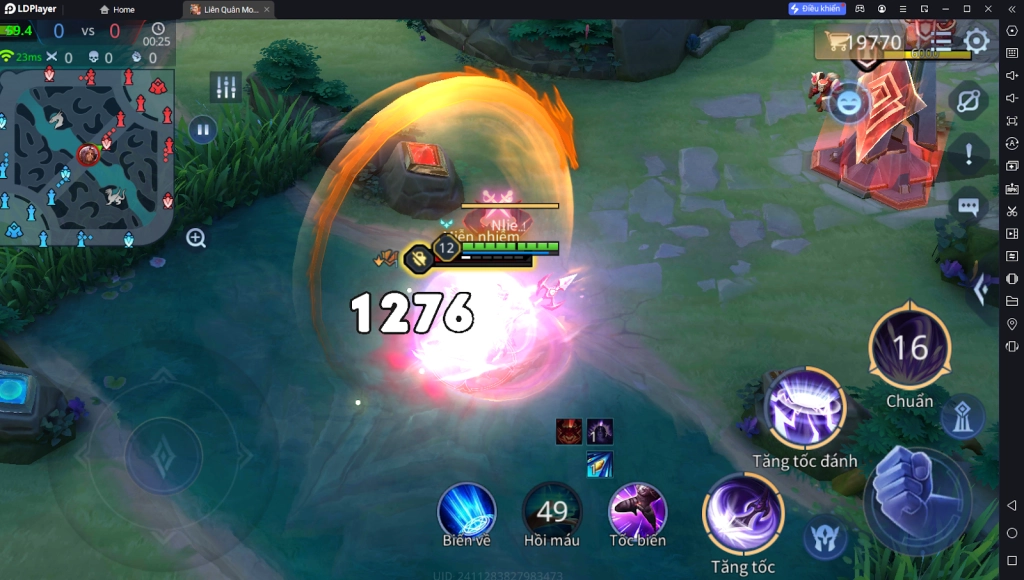Use the Hồi máu heal ability

[552, 511]
